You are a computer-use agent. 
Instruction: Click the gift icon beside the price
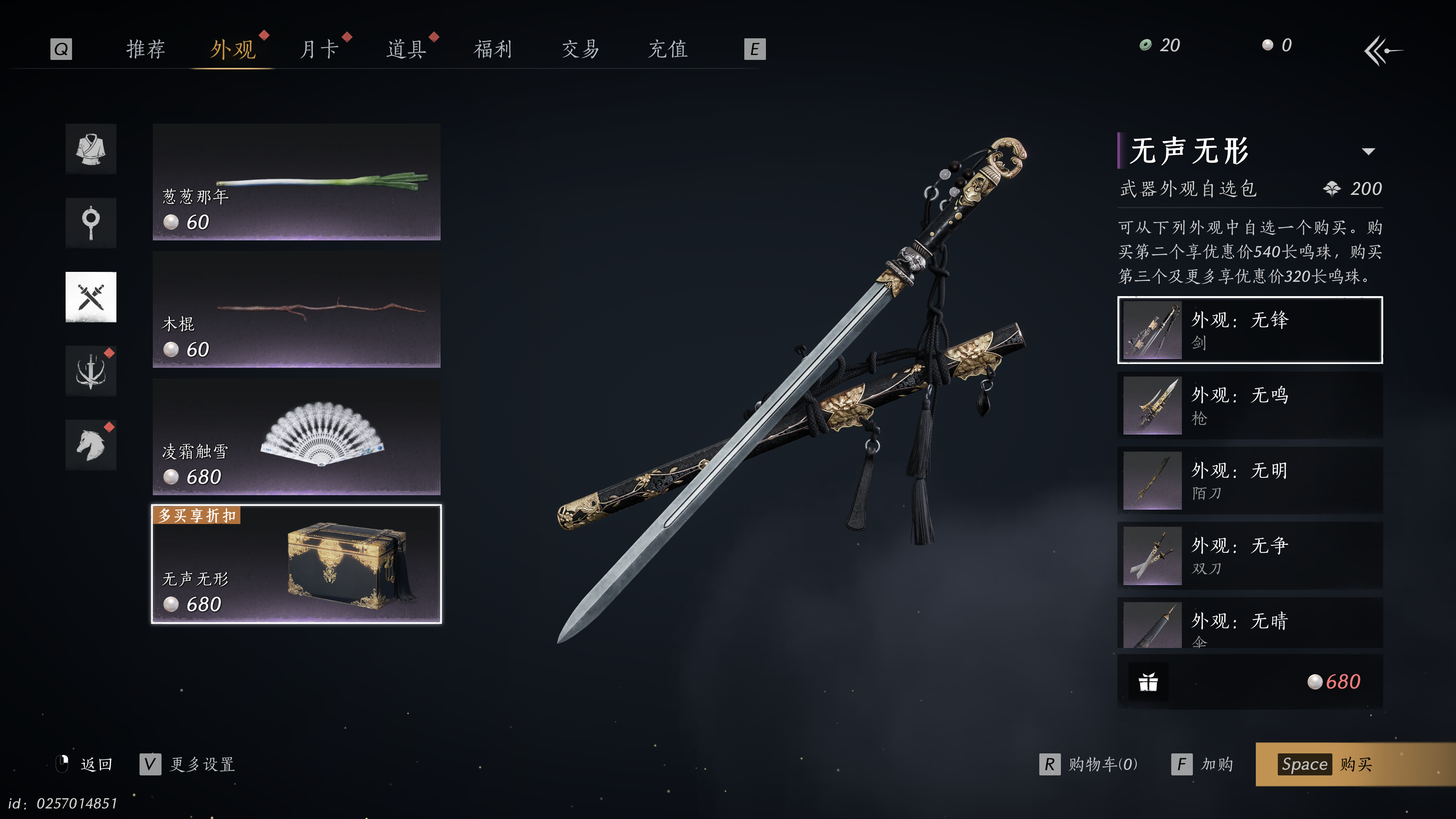[1148, 682]
